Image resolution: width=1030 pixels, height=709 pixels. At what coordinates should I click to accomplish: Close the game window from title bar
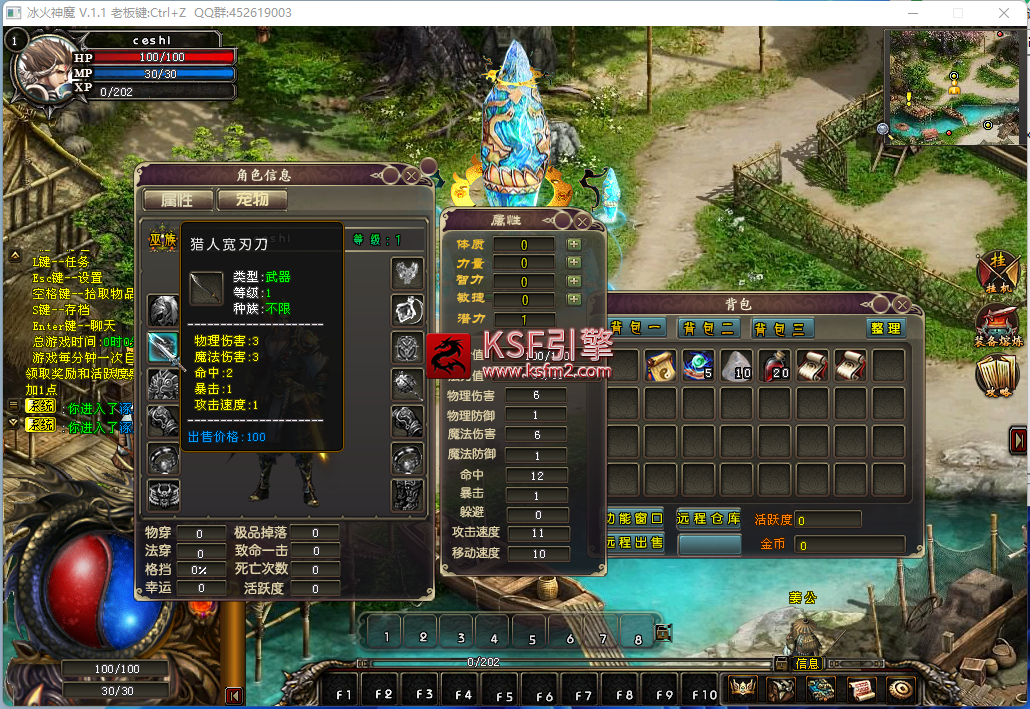1003,12
